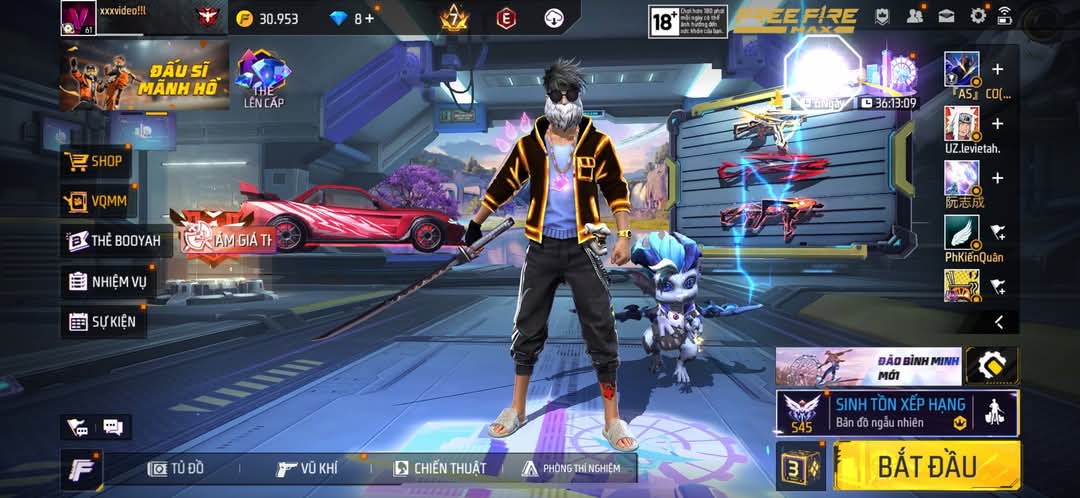The width and height of the screenshot is (1080, 498).
Task: Open the player profile avatar
Action: [77, 17]
